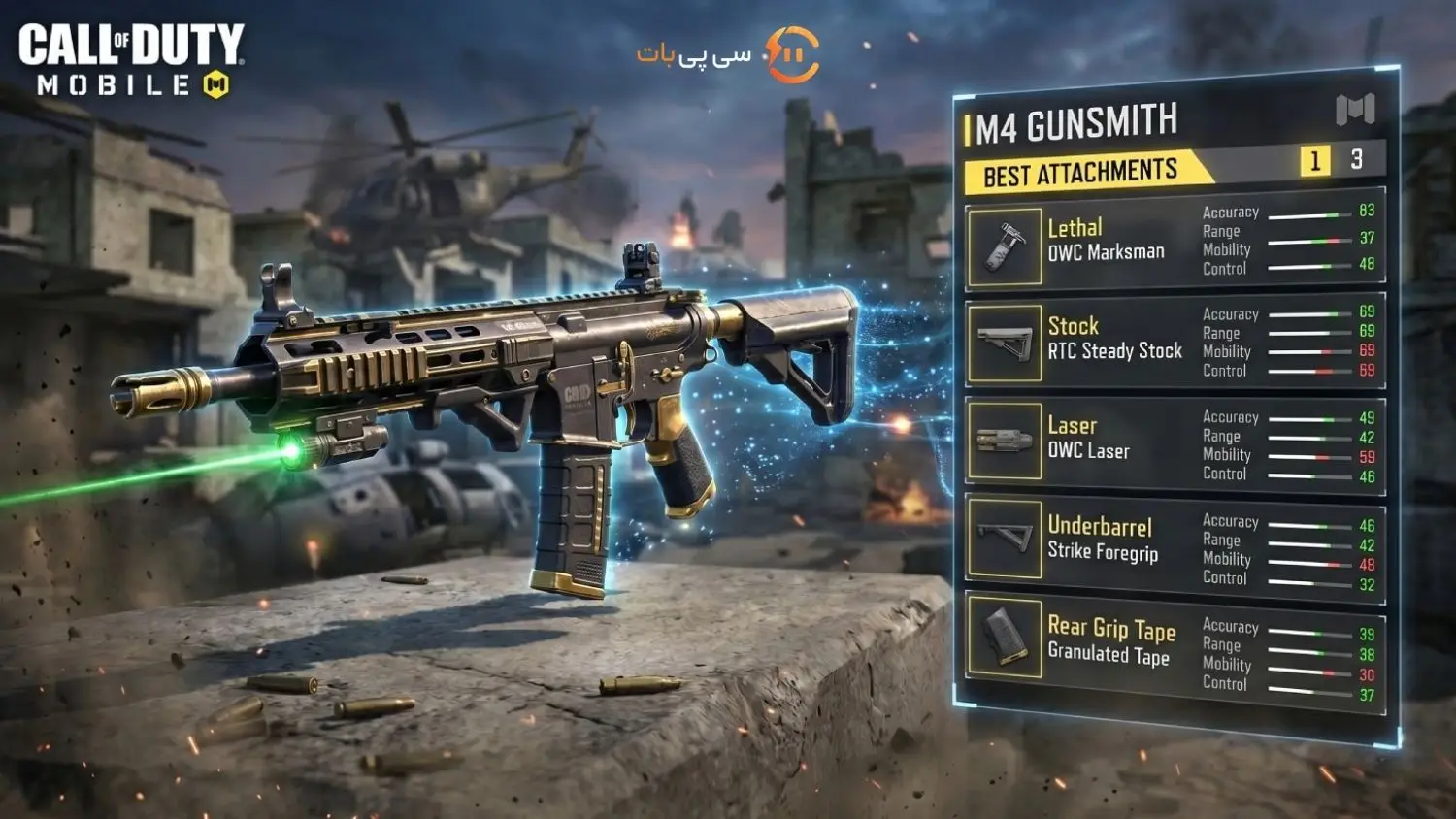The width and height of the screenshot is (1456, 819).
Task: Select the Granulated Tape rear grip row
Action: click(1110, 641)
